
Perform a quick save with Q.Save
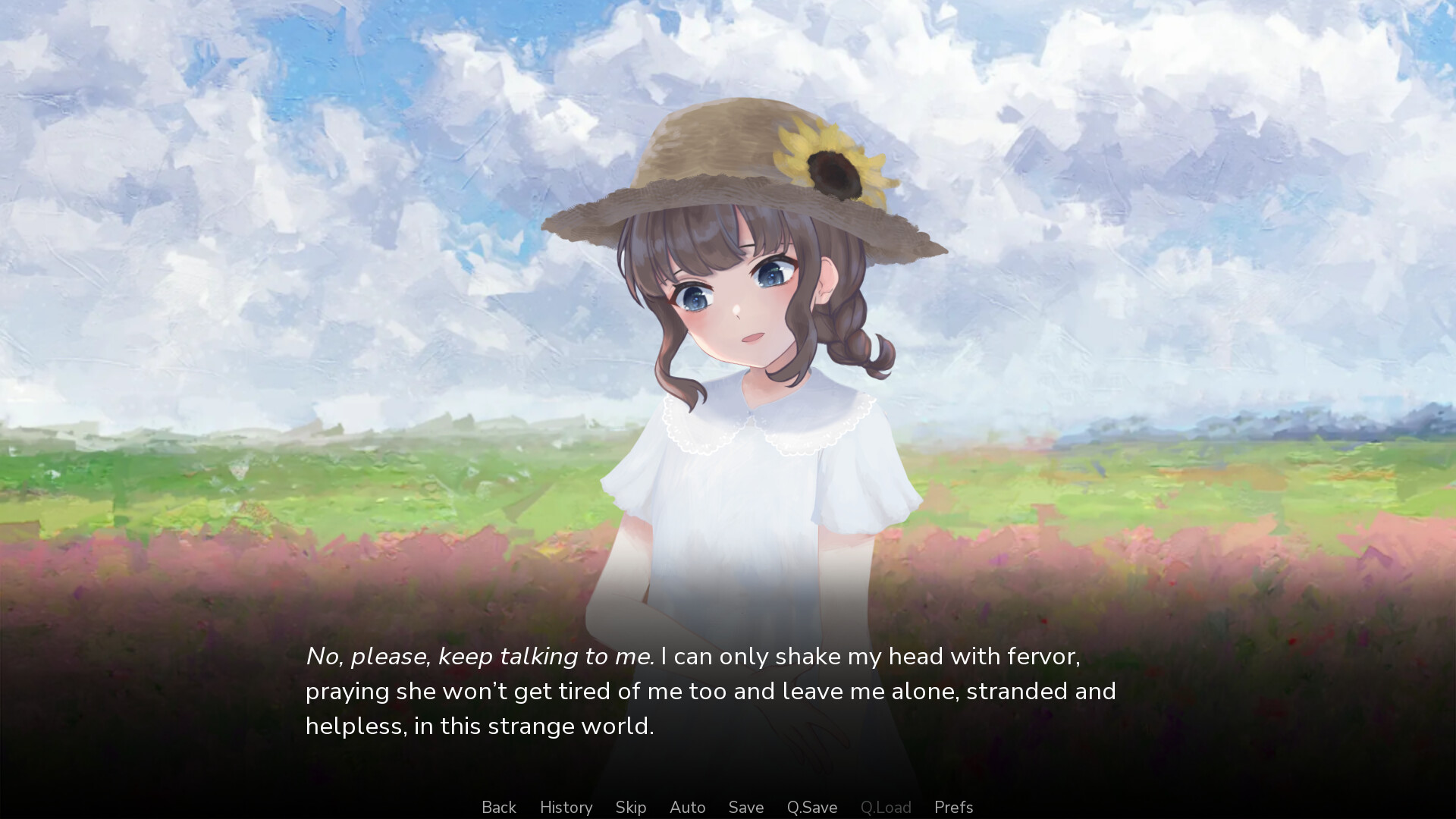point(811,807)
